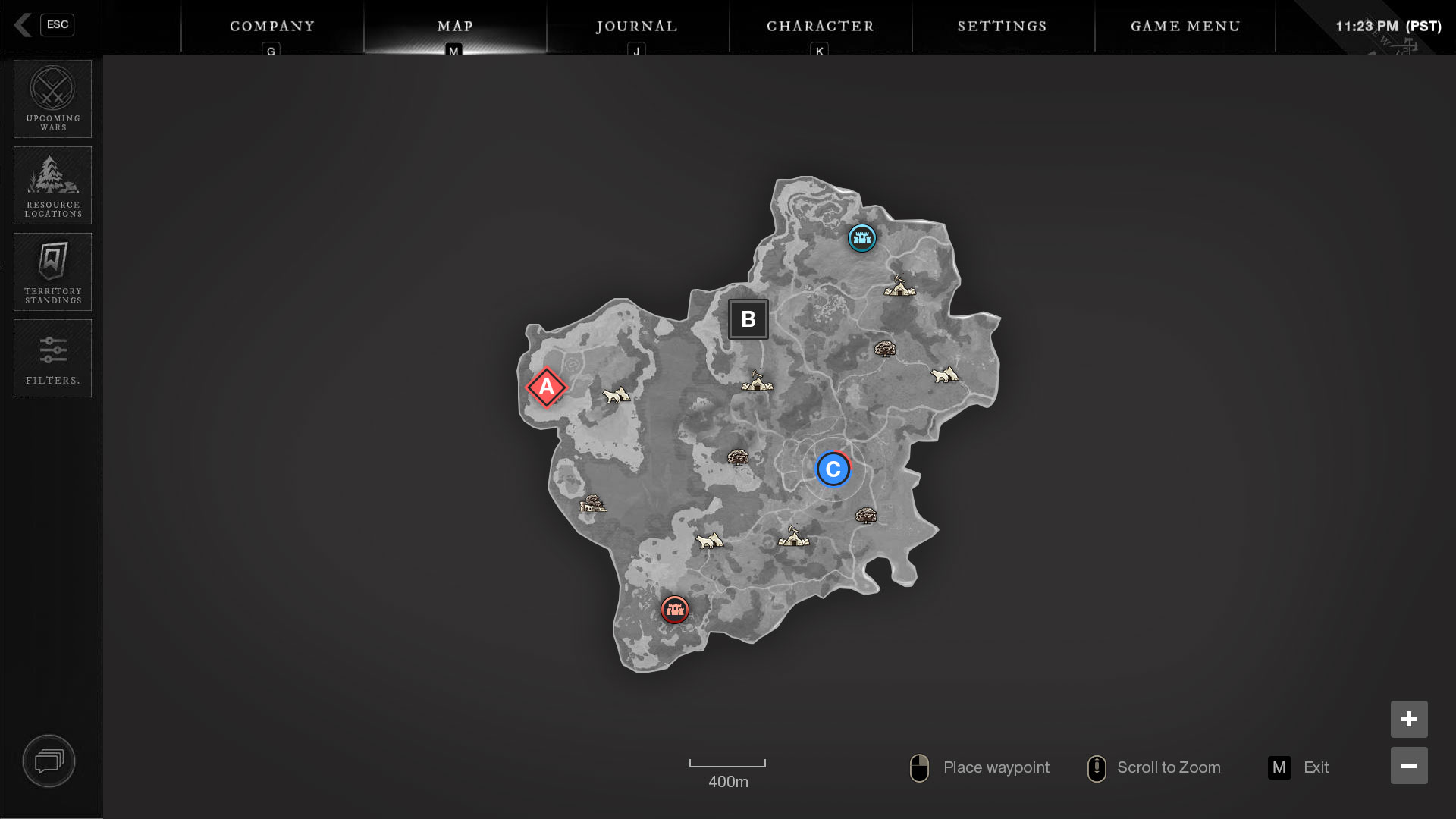Open the Settings tab

point(1002,27)
